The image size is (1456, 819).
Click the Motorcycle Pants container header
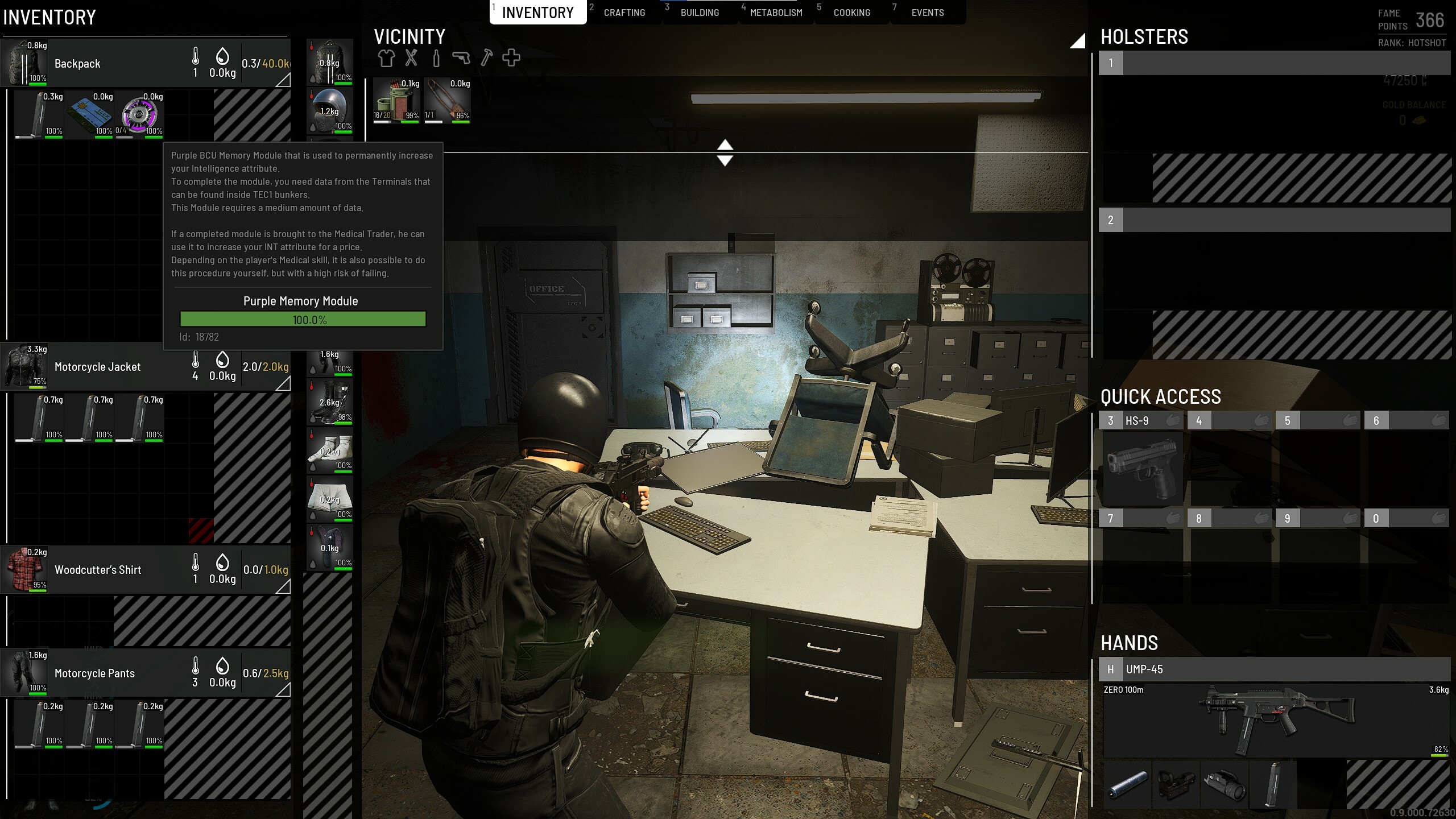tap(114, 673)
